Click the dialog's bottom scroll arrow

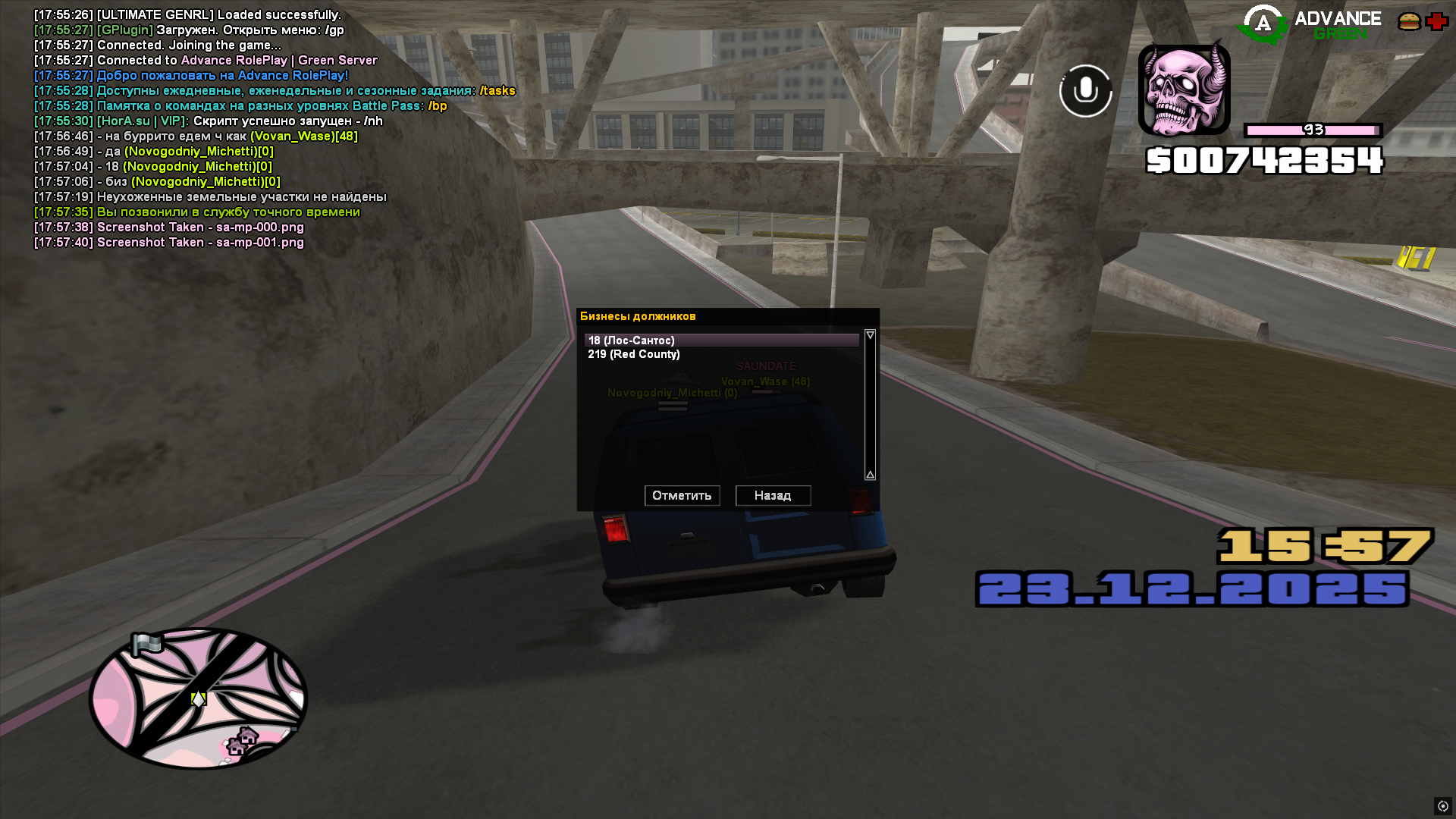870,475
